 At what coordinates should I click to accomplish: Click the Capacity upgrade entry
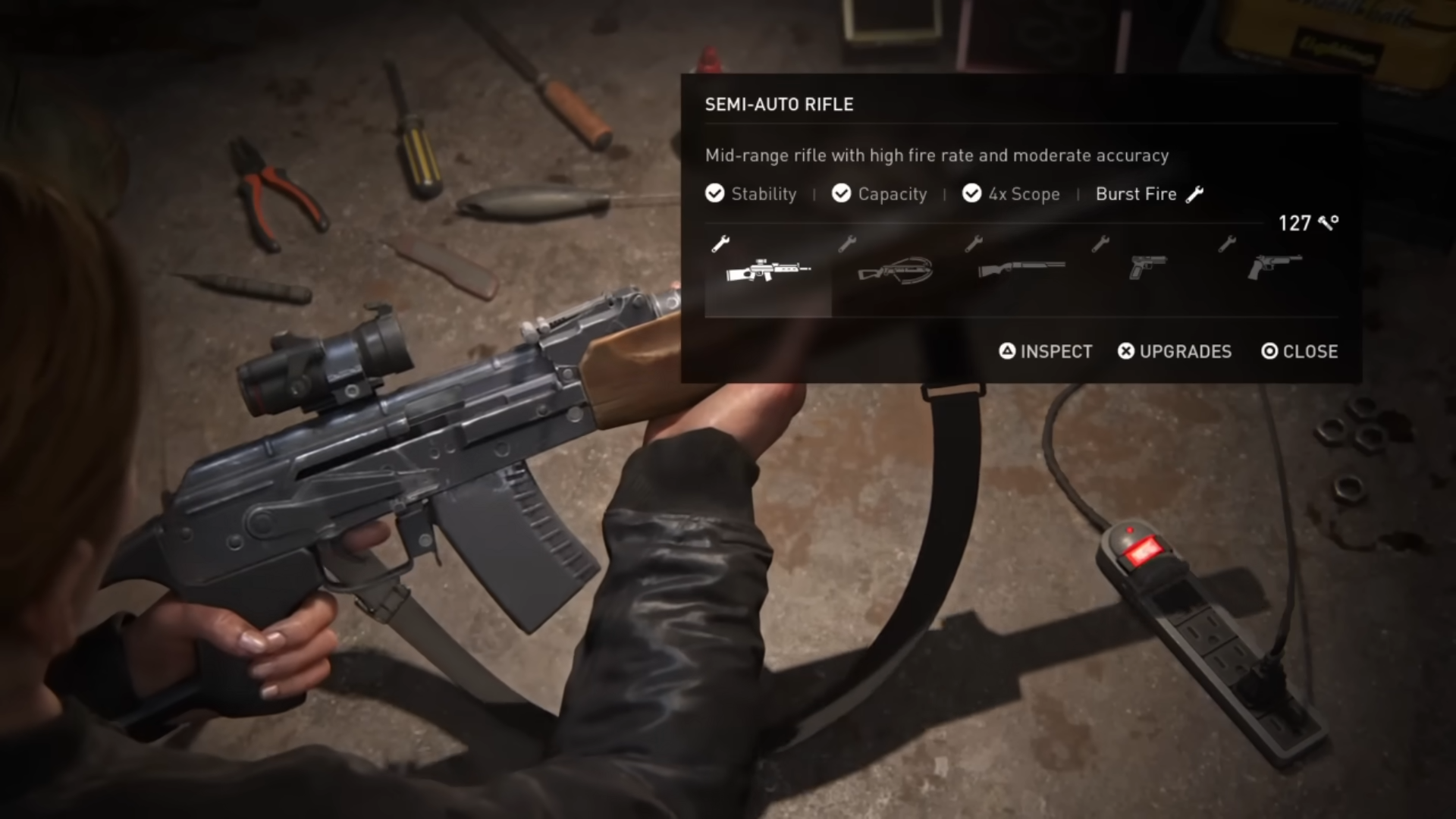[880, 194]
